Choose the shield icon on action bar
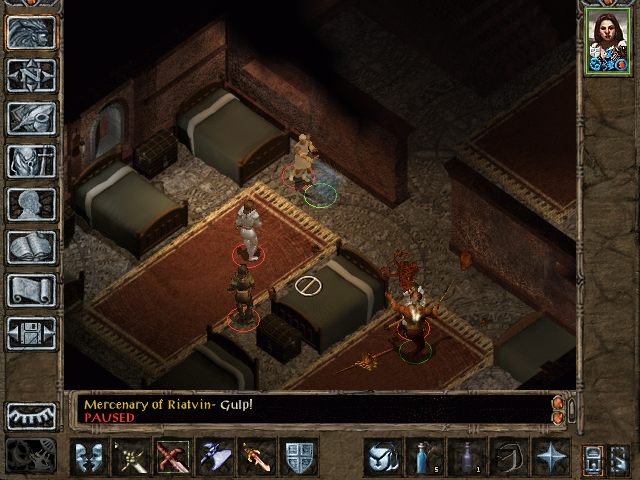 [299, 457]
